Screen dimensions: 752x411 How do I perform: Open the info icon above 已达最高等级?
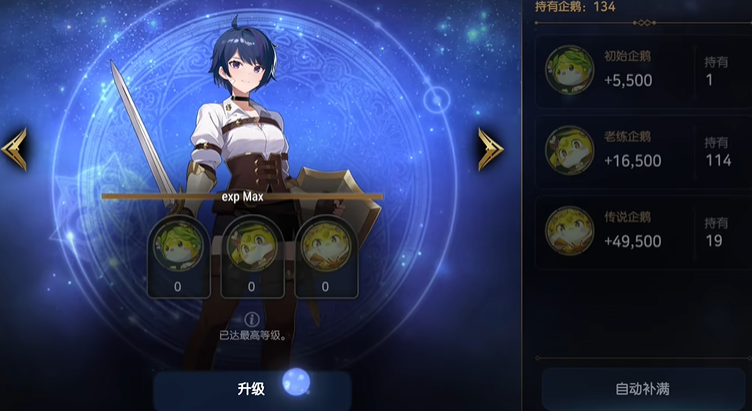[x=252, y=319]
